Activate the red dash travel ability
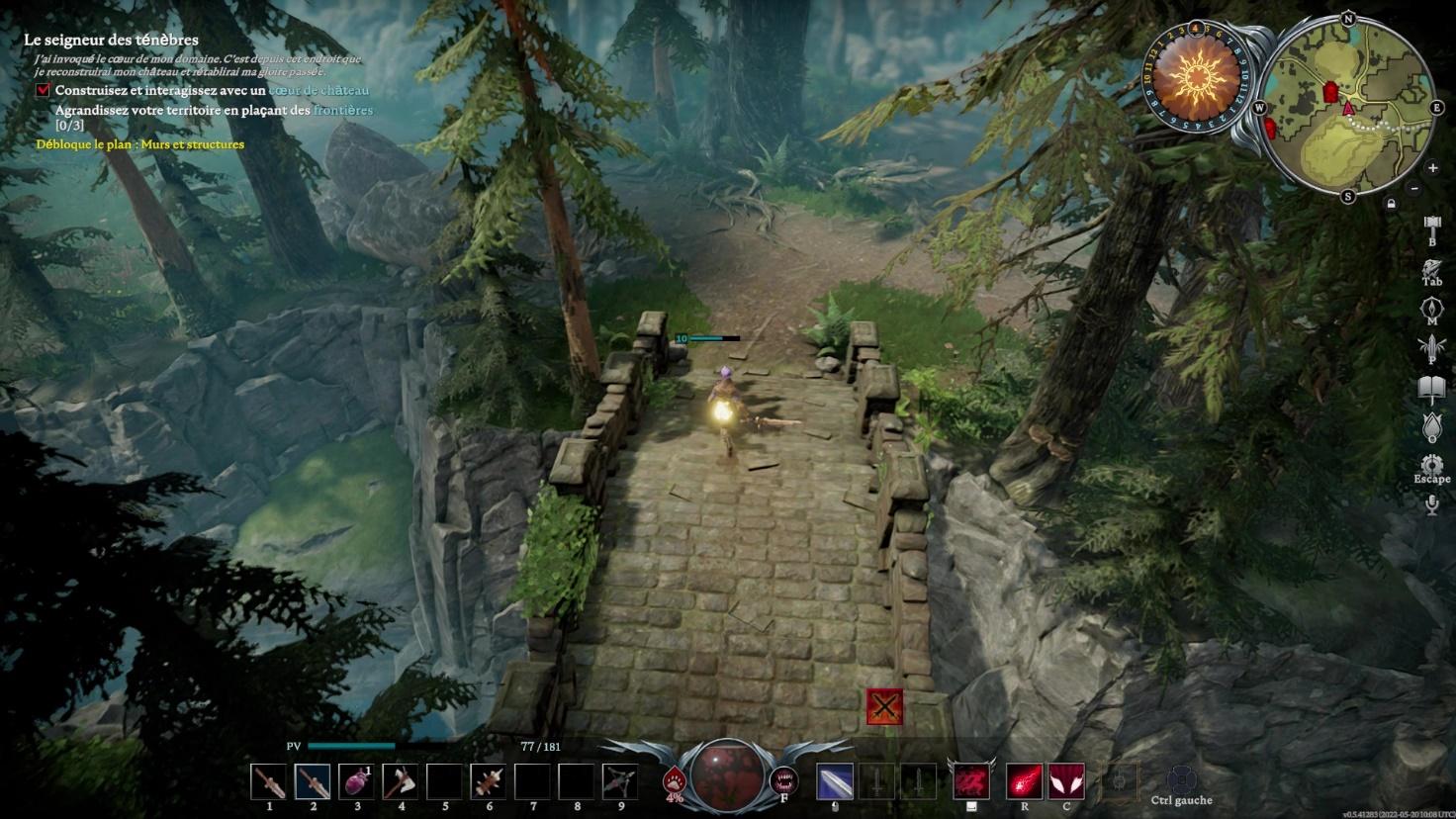Image resolution: width=1456 pixels, height=819 pixels. tap(971, 781)
